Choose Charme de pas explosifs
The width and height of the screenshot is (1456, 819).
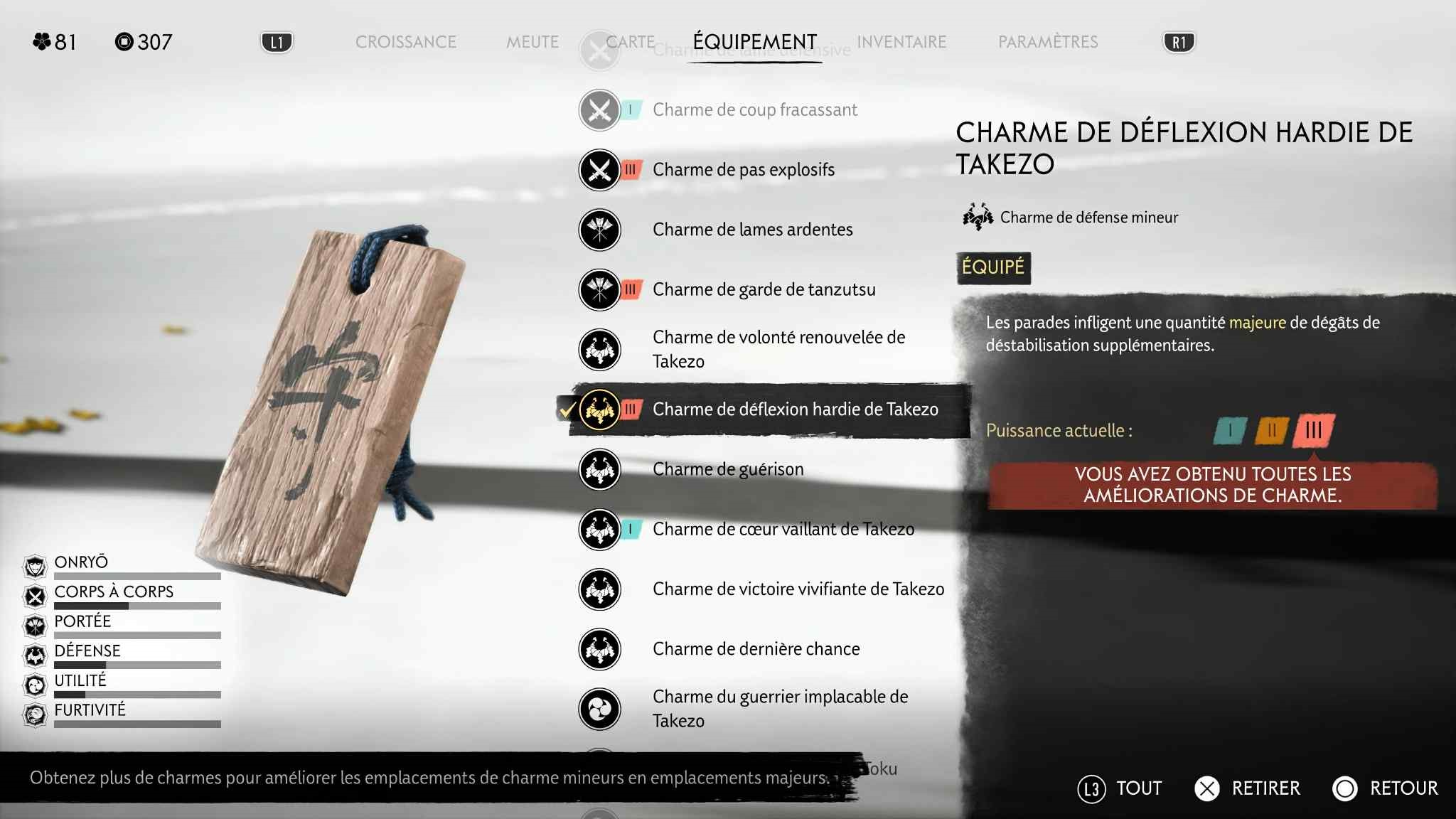click(743, 170)
